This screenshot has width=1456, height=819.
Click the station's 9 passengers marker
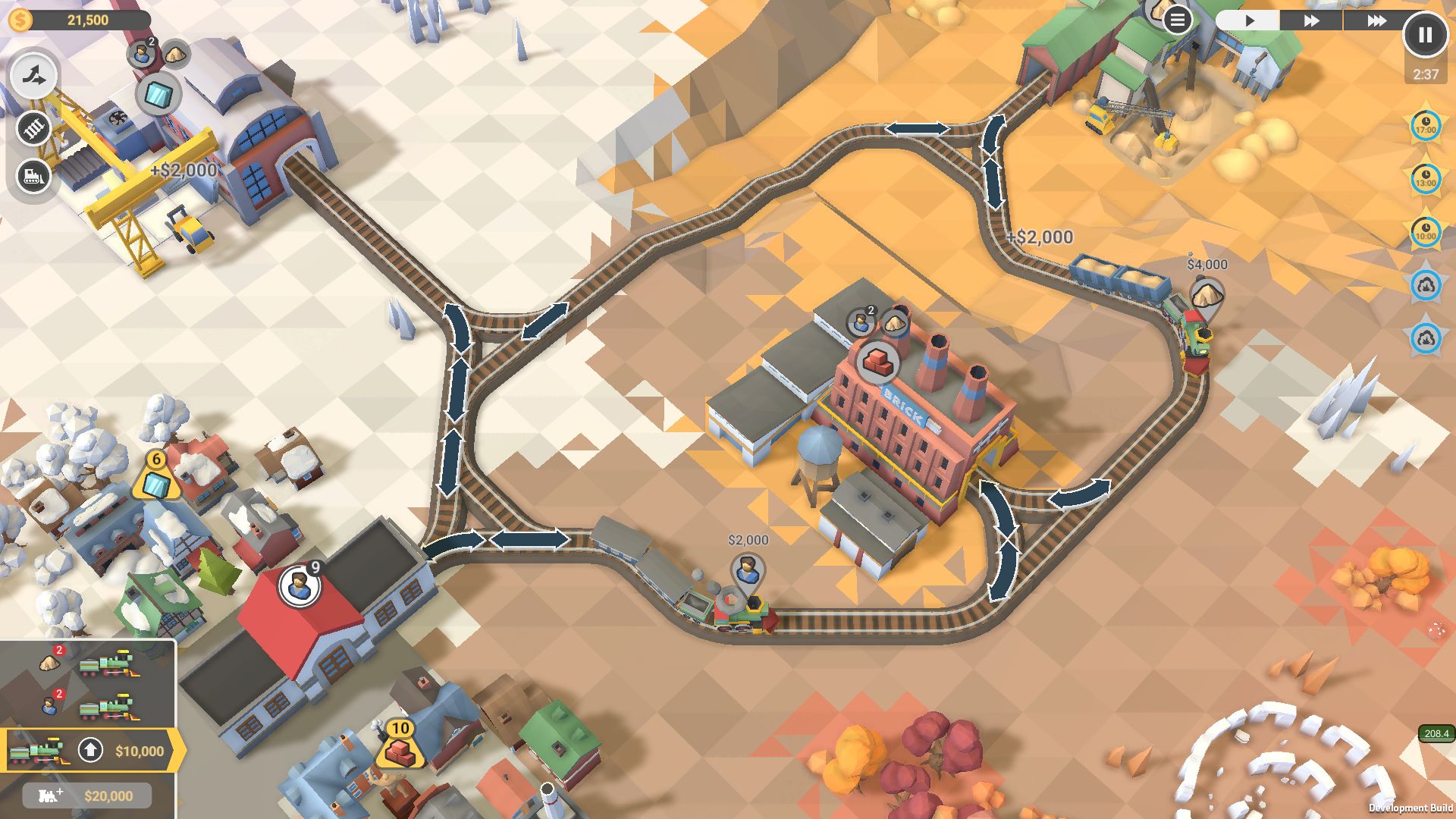click(300, 585)
